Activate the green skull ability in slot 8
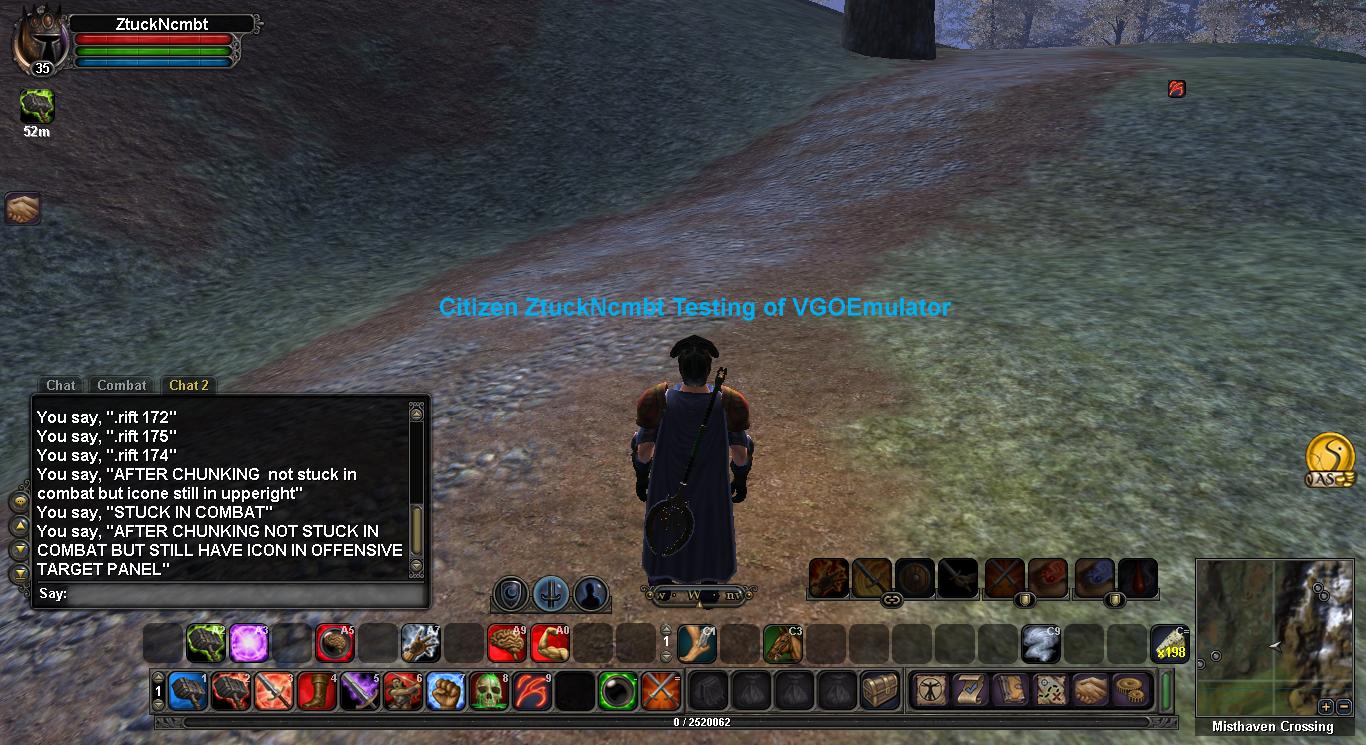 (x=489, y=691)
